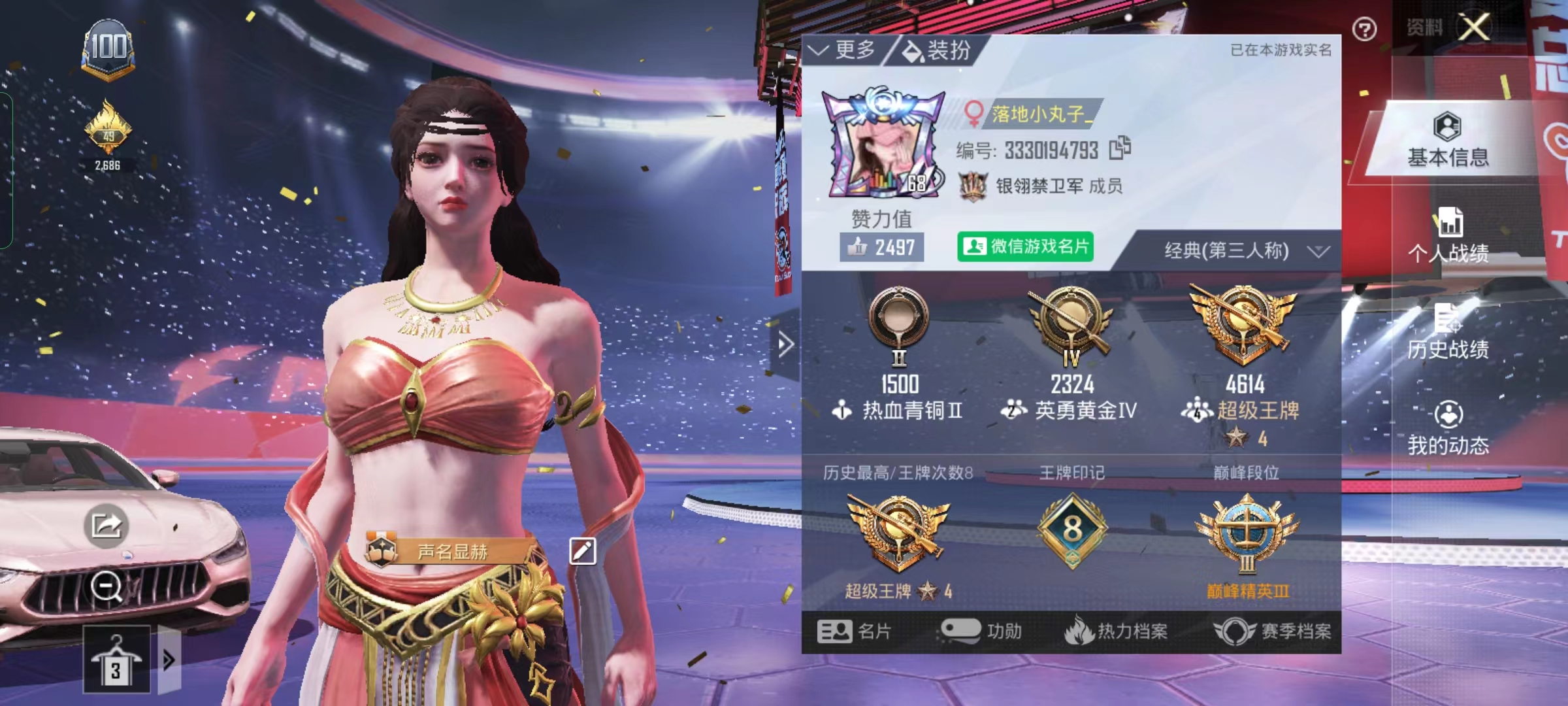Switch to the 基本信息 tab
The width and height of the screenshot is (1568, 706).
[1448, 140]
